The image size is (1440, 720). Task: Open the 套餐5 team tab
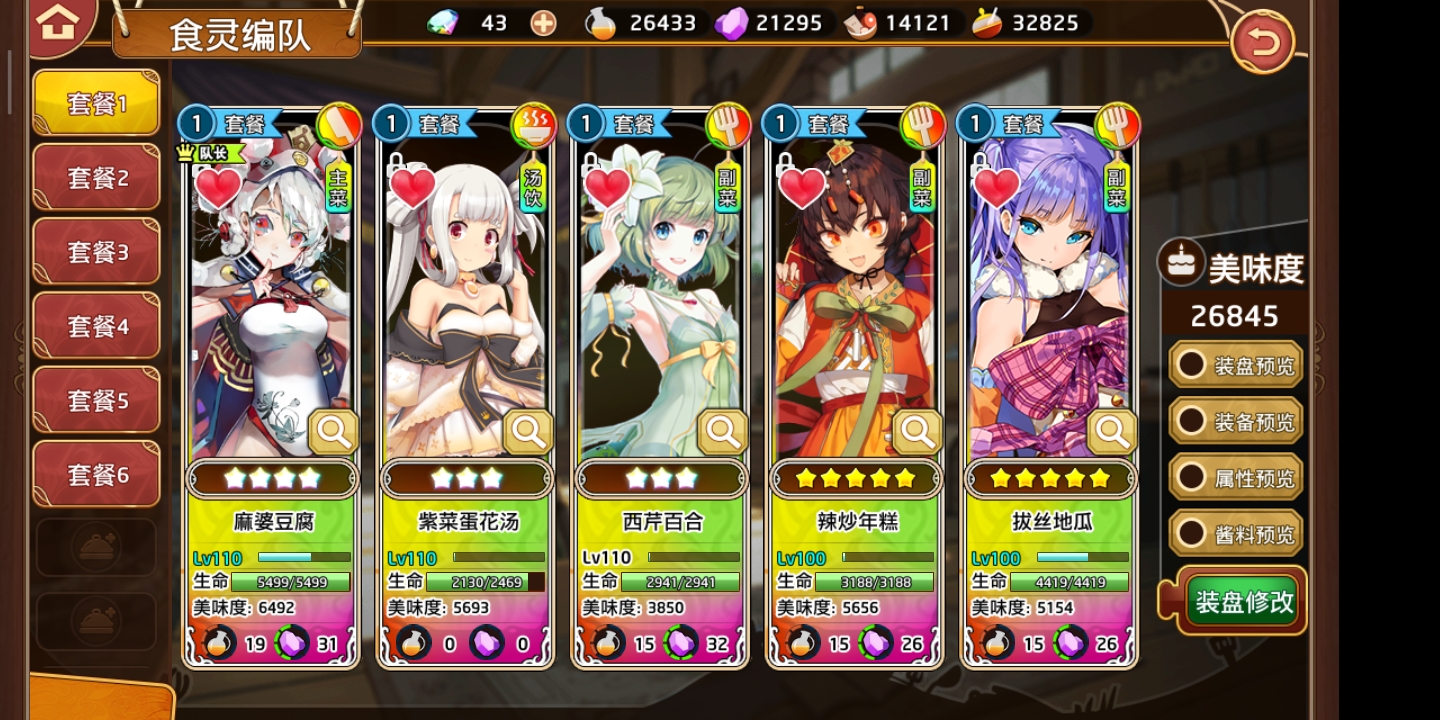[96, 400]
